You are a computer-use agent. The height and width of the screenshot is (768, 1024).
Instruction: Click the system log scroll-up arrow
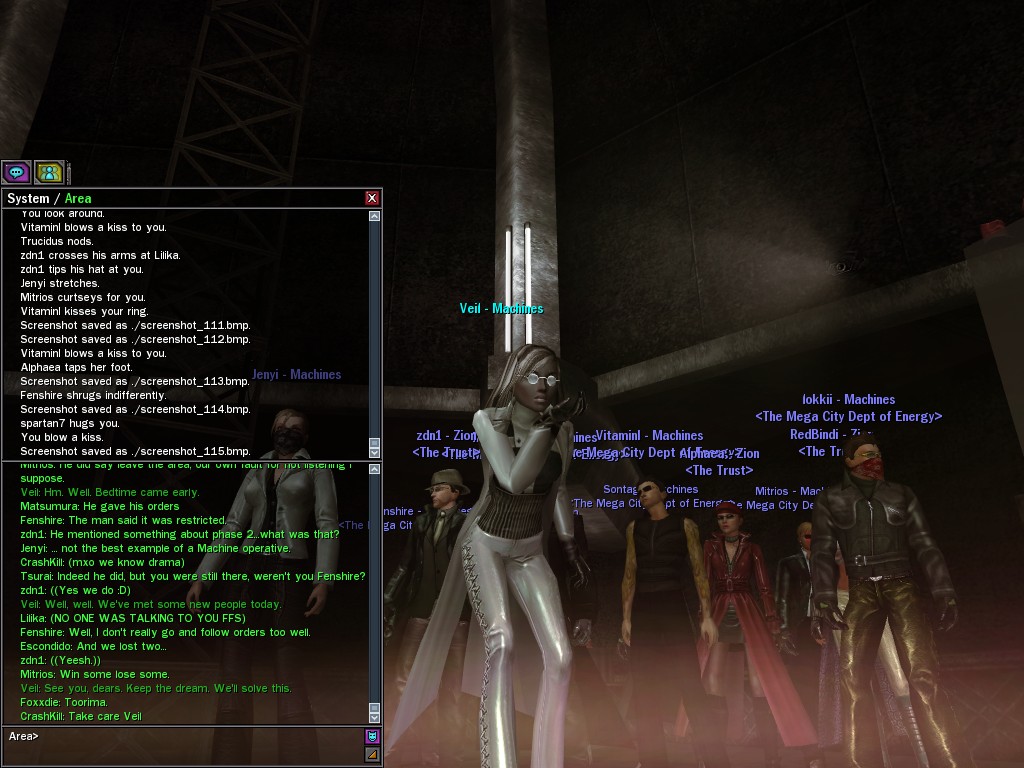[375, 216]
